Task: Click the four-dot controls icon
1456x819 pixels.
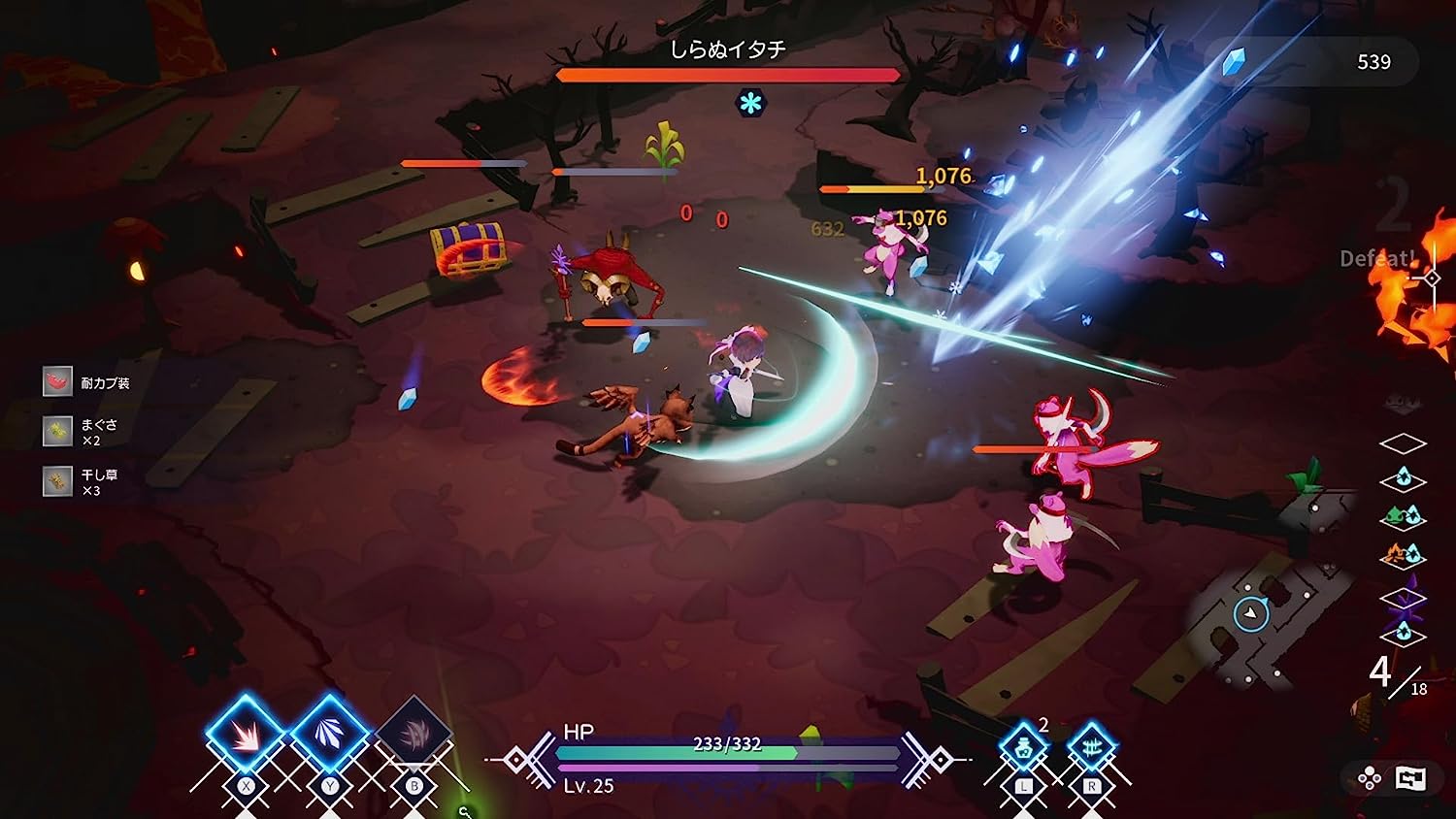Action: tap(1370, 778)
